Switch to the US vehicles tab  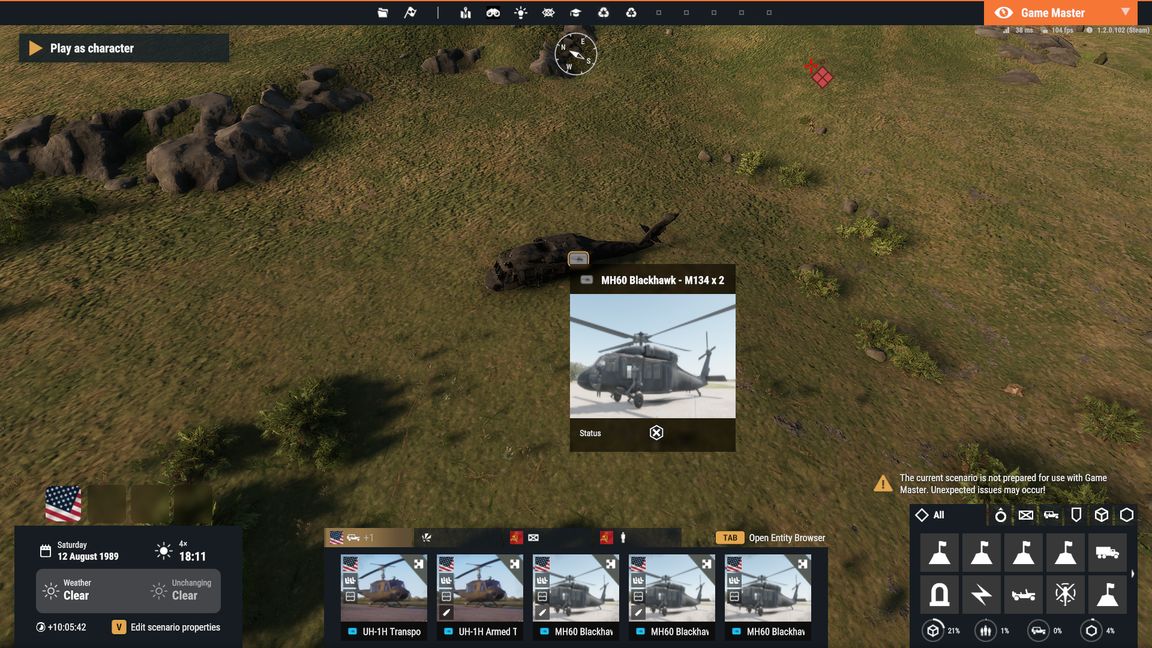pos(368,538)
